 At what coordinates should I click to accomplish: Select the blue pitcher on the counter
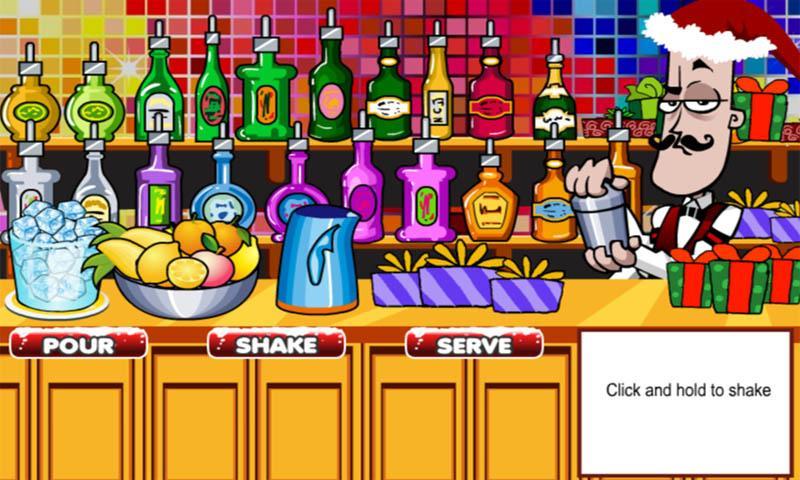[317, 260]
